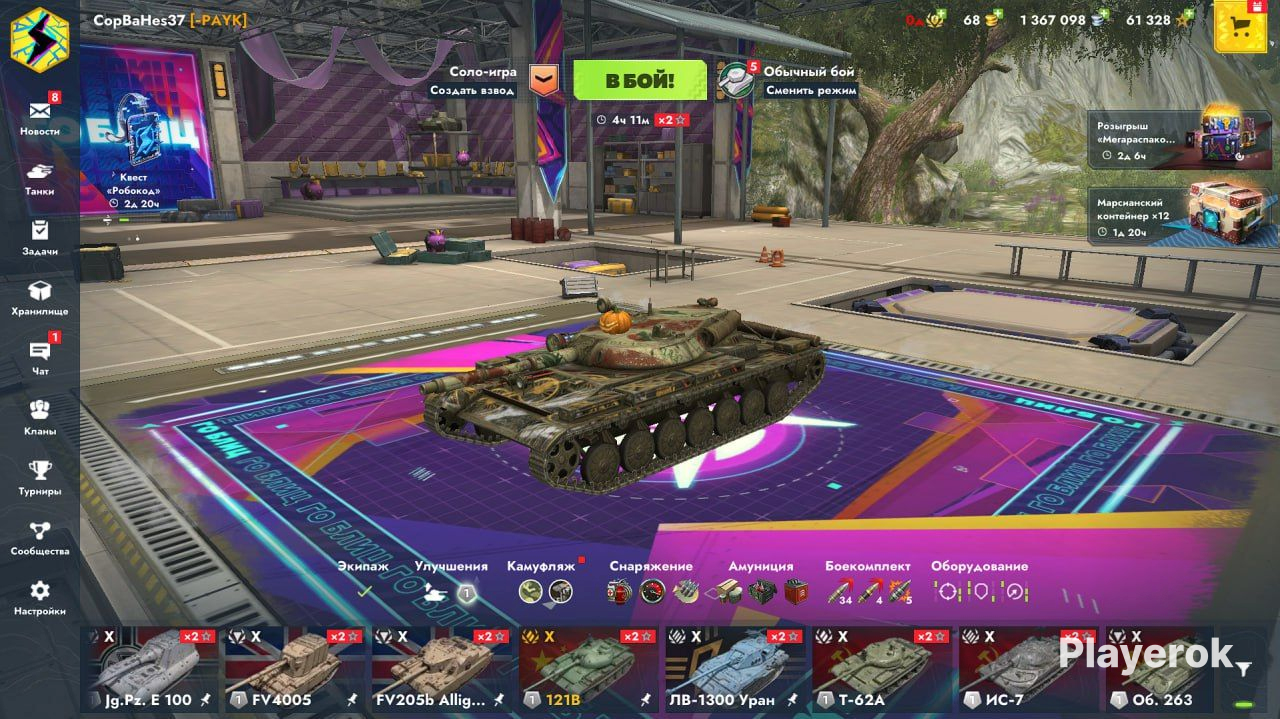
Task: Open the shop cart button
Action: pos(1240,26)
